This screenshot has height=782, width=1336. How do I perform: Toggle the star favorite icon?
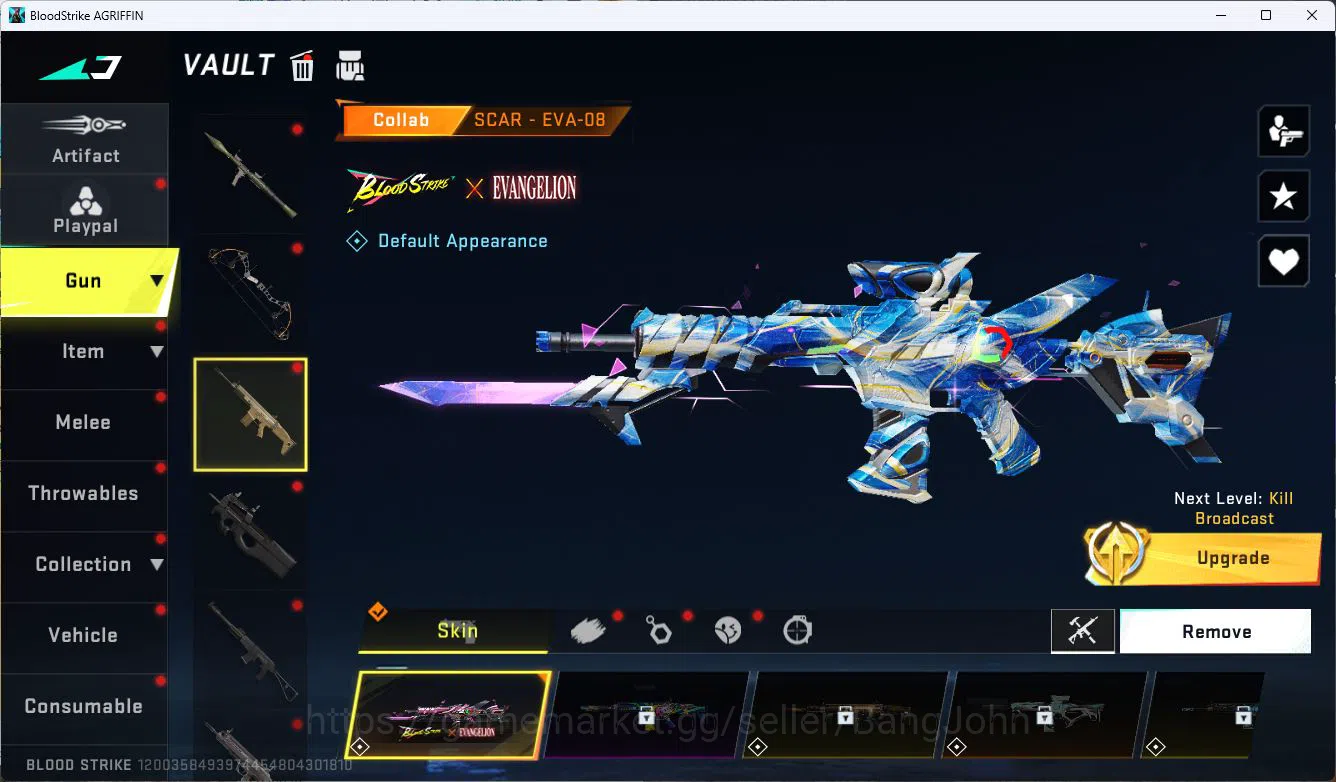(1283, 196)
